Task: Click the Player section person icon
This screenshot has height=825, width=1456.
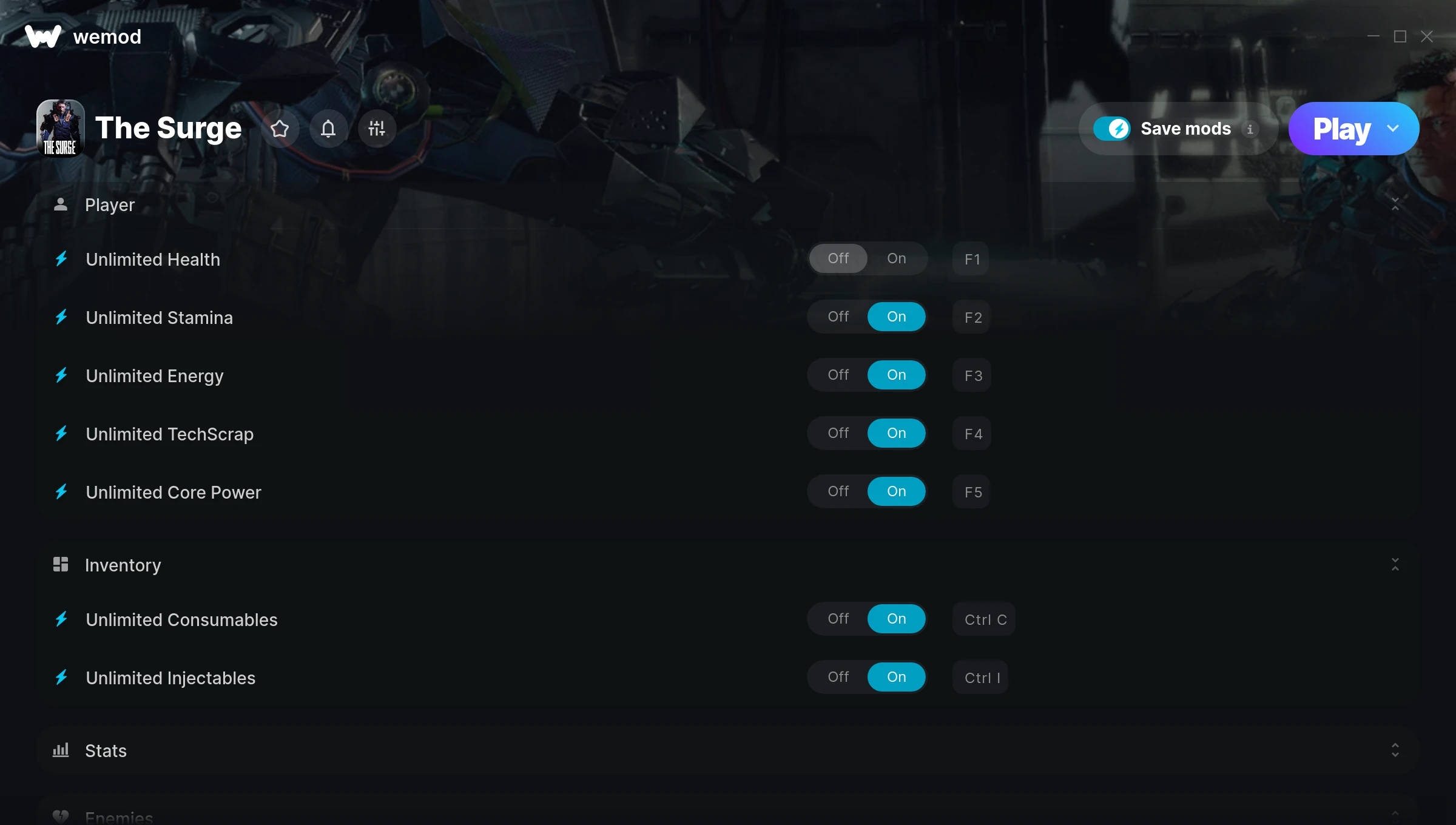Action: point(61,204)
